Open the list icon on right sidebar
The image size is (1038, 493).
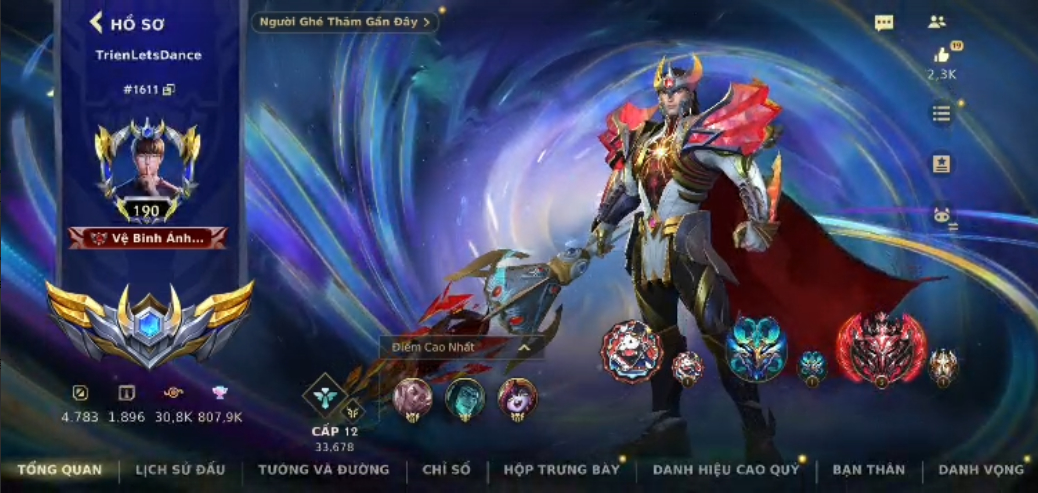coord(941,113)
